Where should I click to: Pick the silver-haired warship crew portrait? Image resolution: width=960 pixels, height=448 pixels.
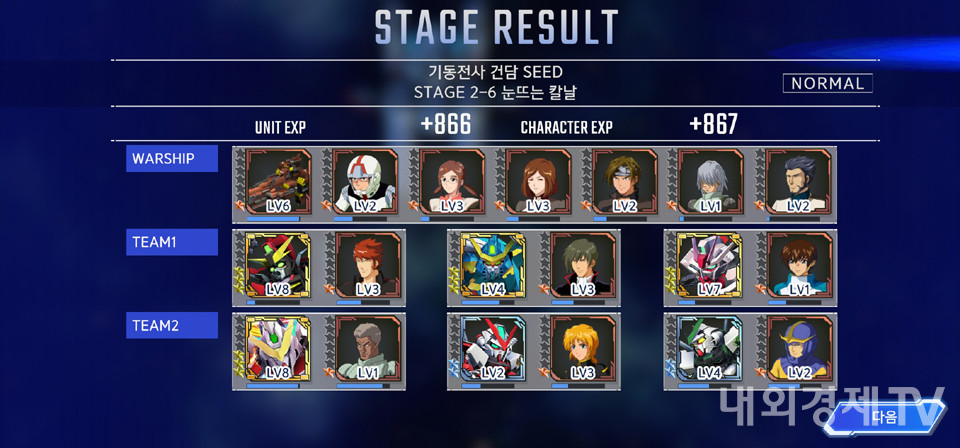pyautogui.click(x=711, y=183)
